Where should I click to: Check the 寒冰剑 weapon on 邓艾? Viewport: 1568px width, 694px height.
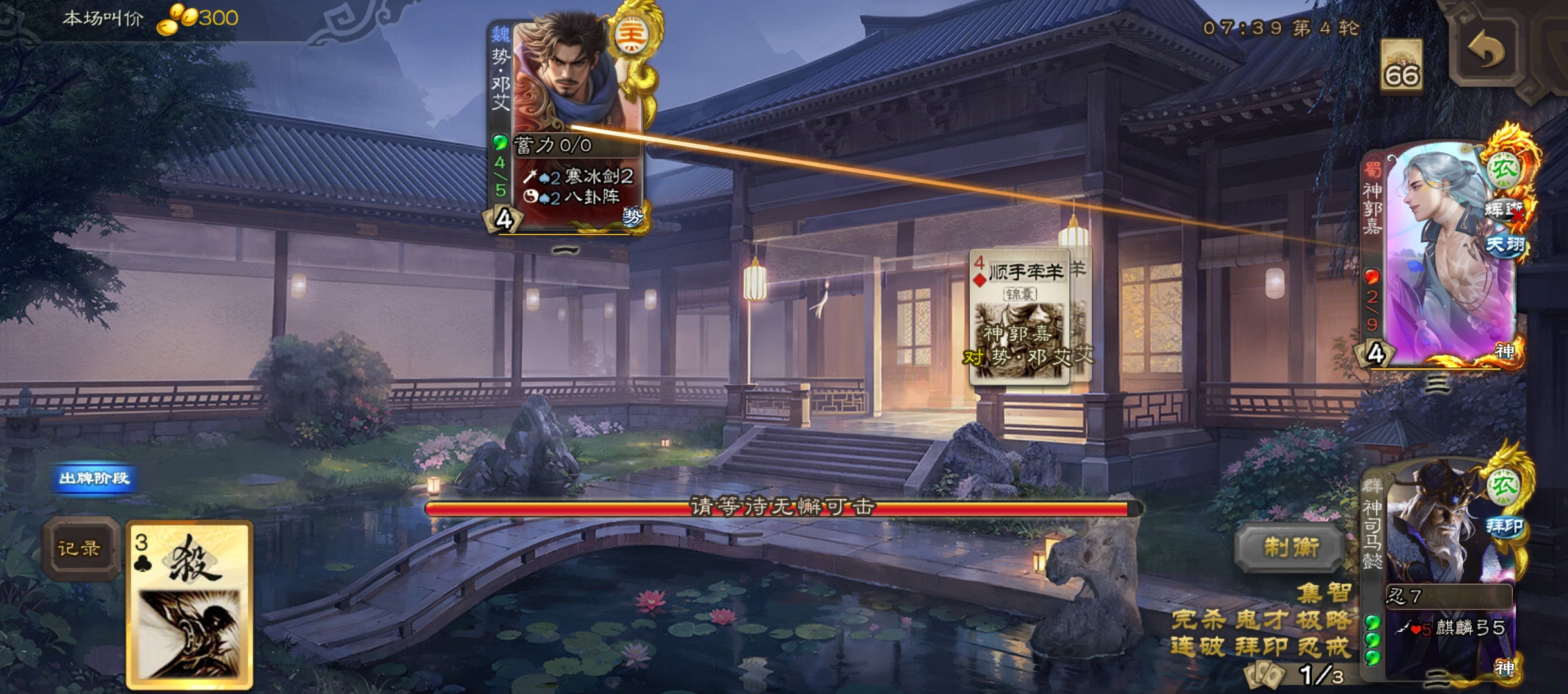pyautogui.click(x=578, y=176)
